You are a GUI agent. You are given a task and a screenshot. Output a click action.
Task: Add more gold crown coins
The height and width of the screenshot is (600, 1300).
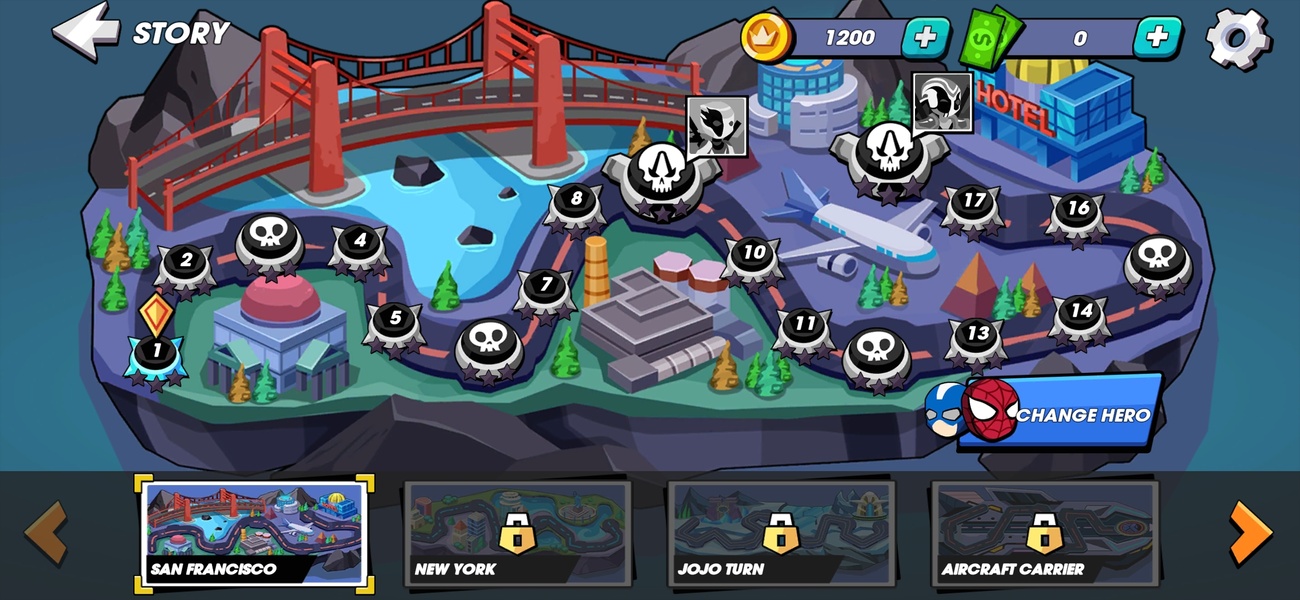tap(926, 38)
